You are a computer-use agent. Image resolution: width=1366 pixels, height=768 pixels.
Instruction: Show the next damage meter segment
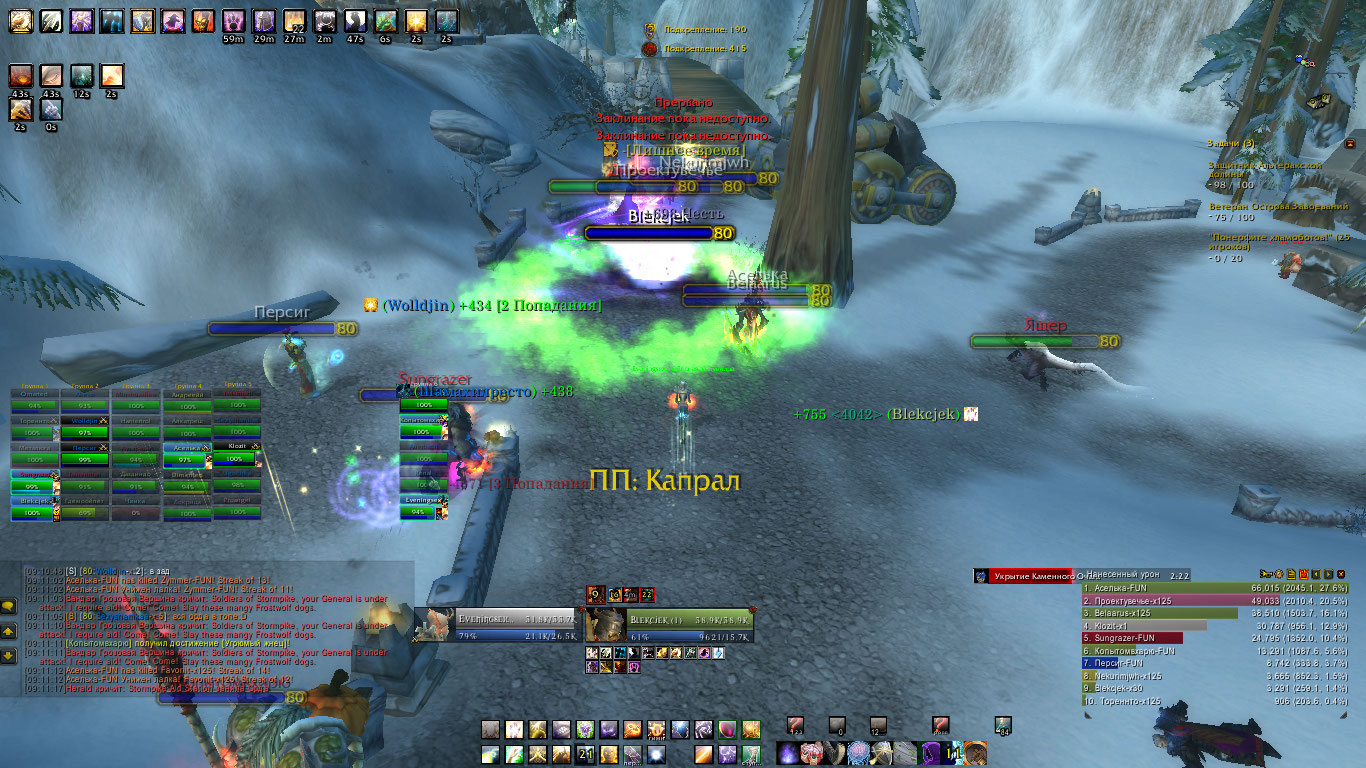(1328, 574)
